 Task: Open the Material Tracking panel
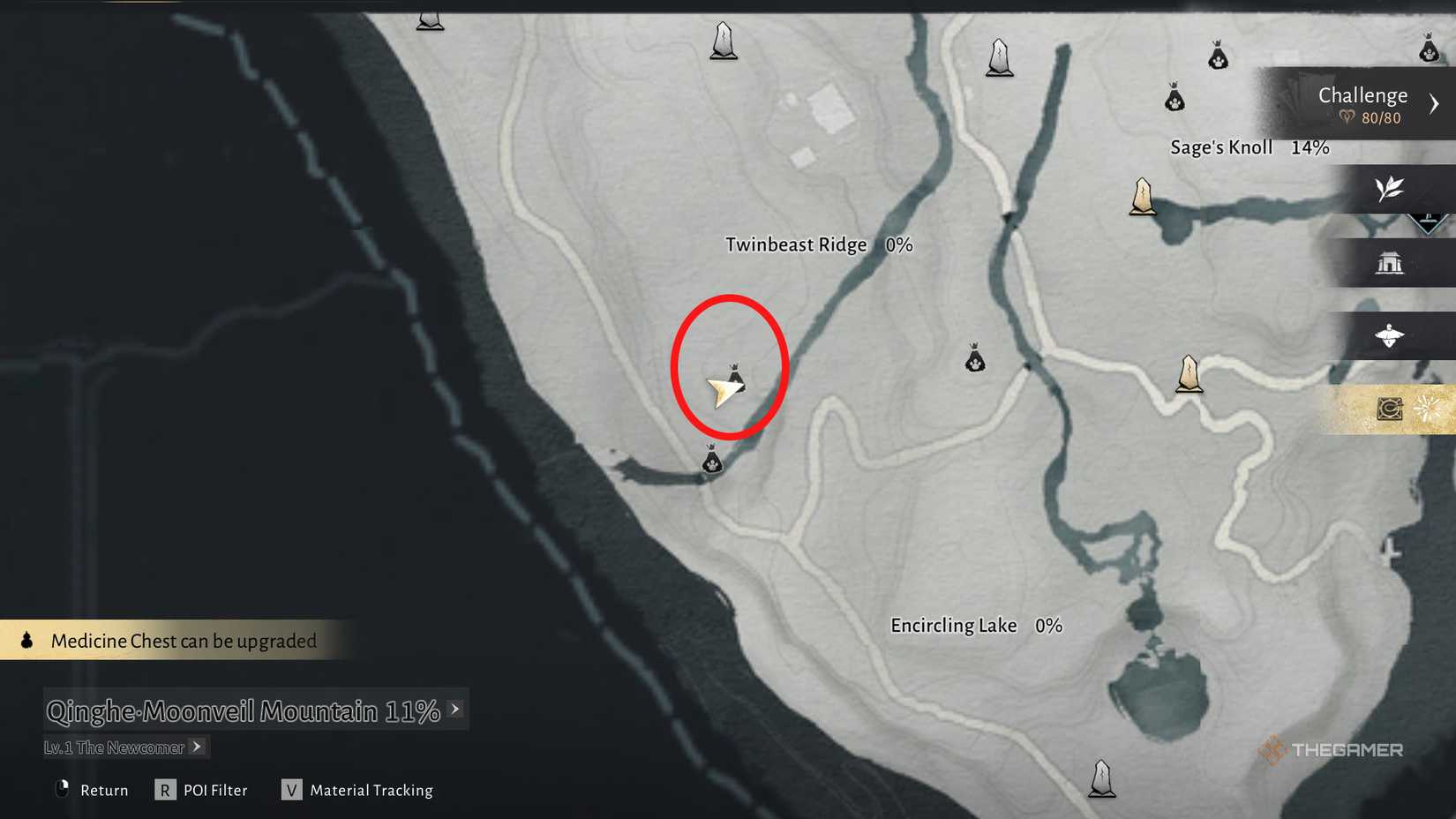[371, 790]
